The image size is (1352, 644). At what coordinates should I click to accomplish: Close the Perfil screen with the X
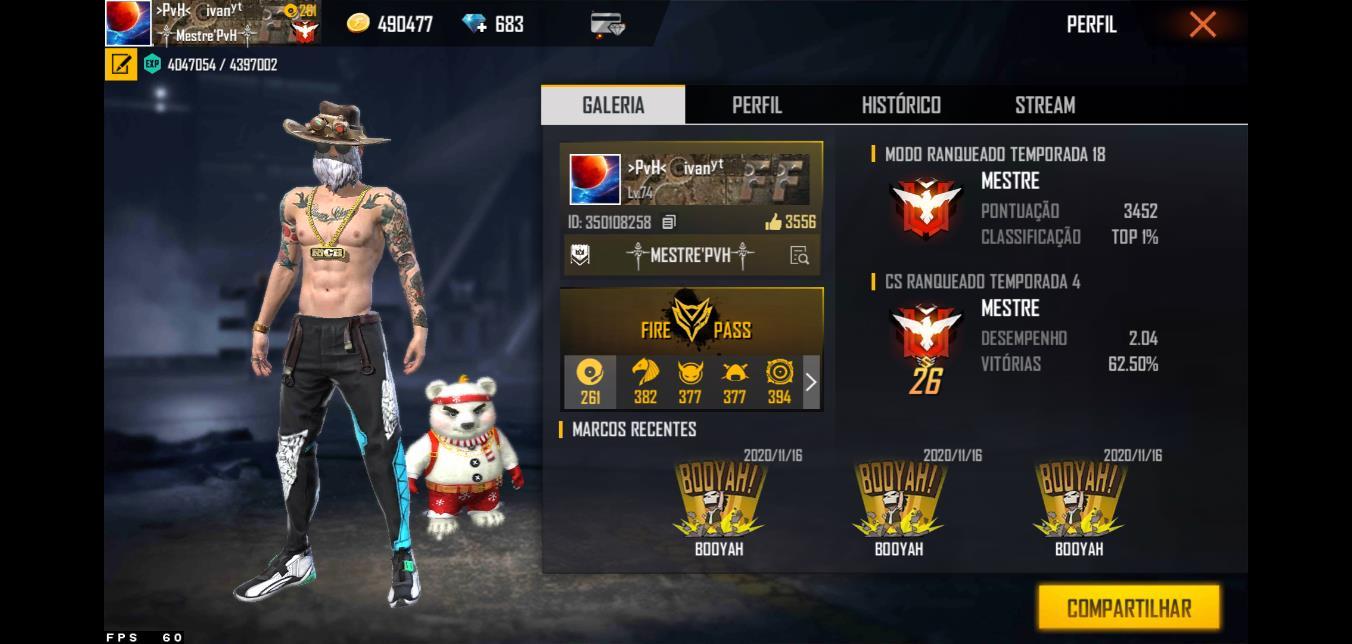pyautogui.click(x=1202, y=24)
